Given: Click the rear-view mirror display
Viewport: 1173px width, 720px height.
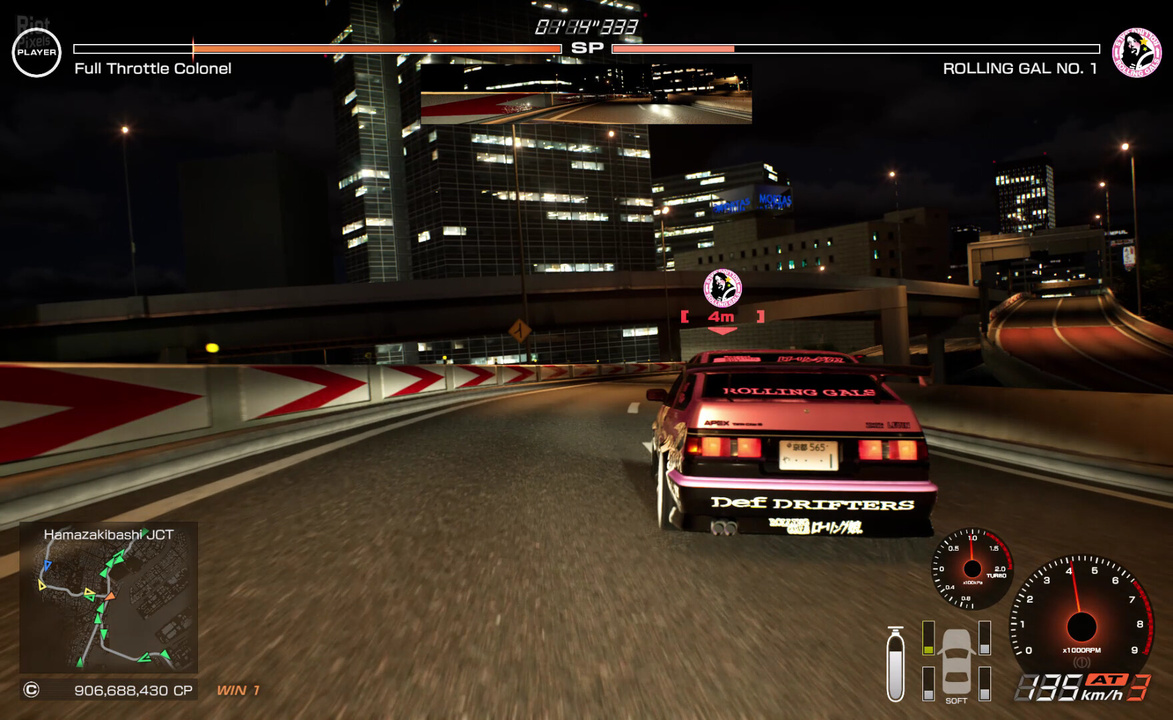Looking at the screenshot, I should 585,94.
